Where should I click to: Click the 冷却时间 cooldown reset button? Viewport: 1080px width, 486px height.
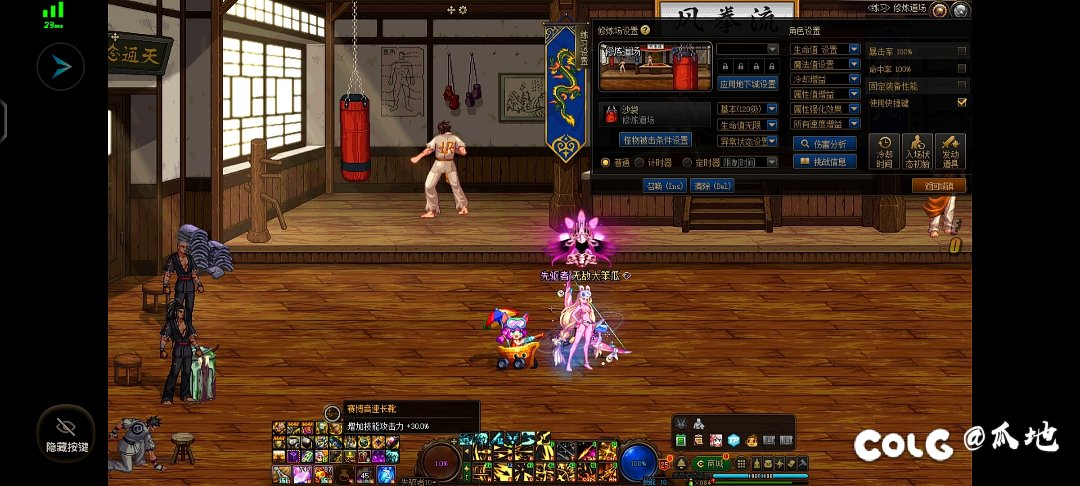[883, 152]
